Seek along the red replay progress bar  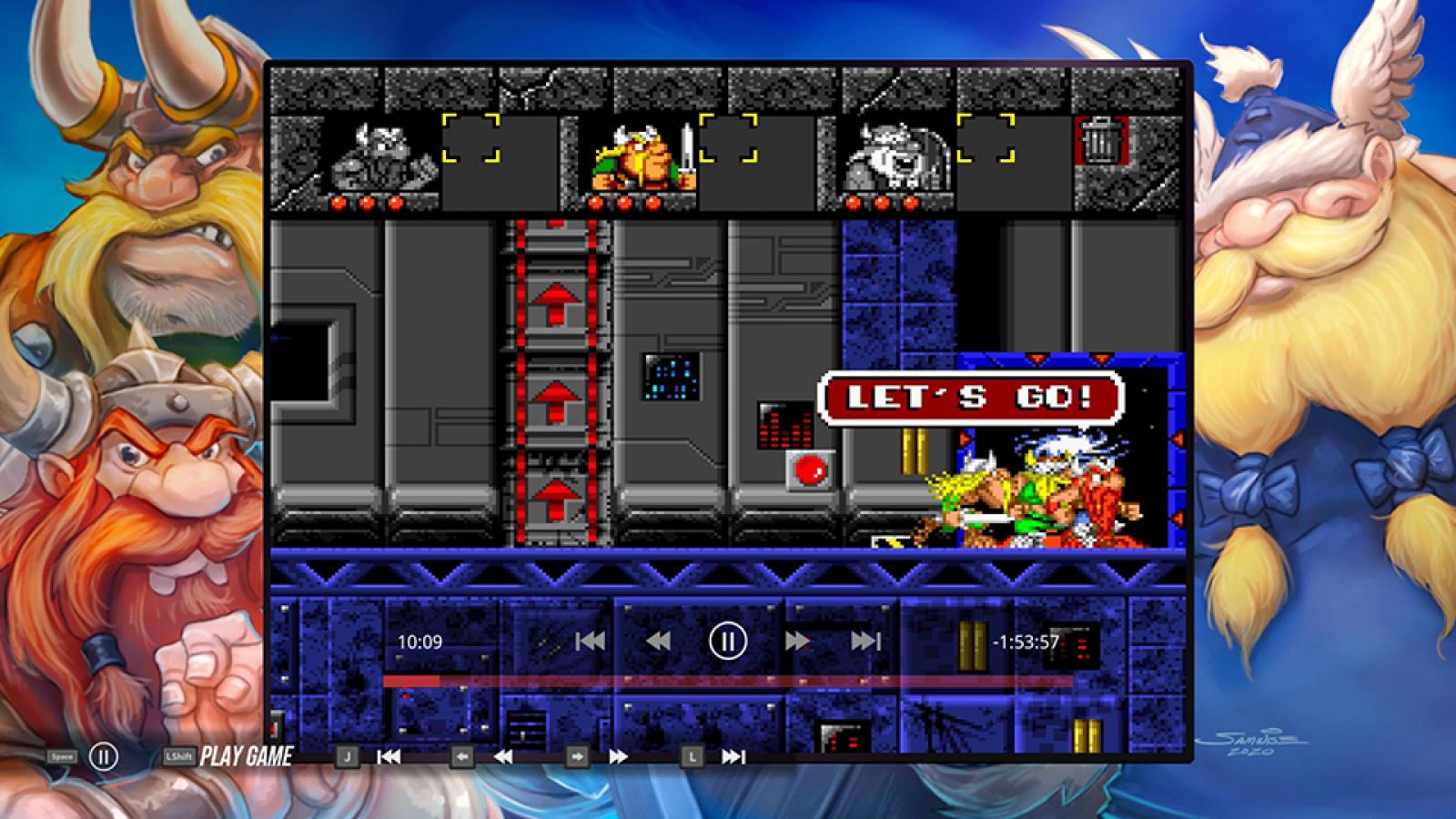[x=728, y=681]
